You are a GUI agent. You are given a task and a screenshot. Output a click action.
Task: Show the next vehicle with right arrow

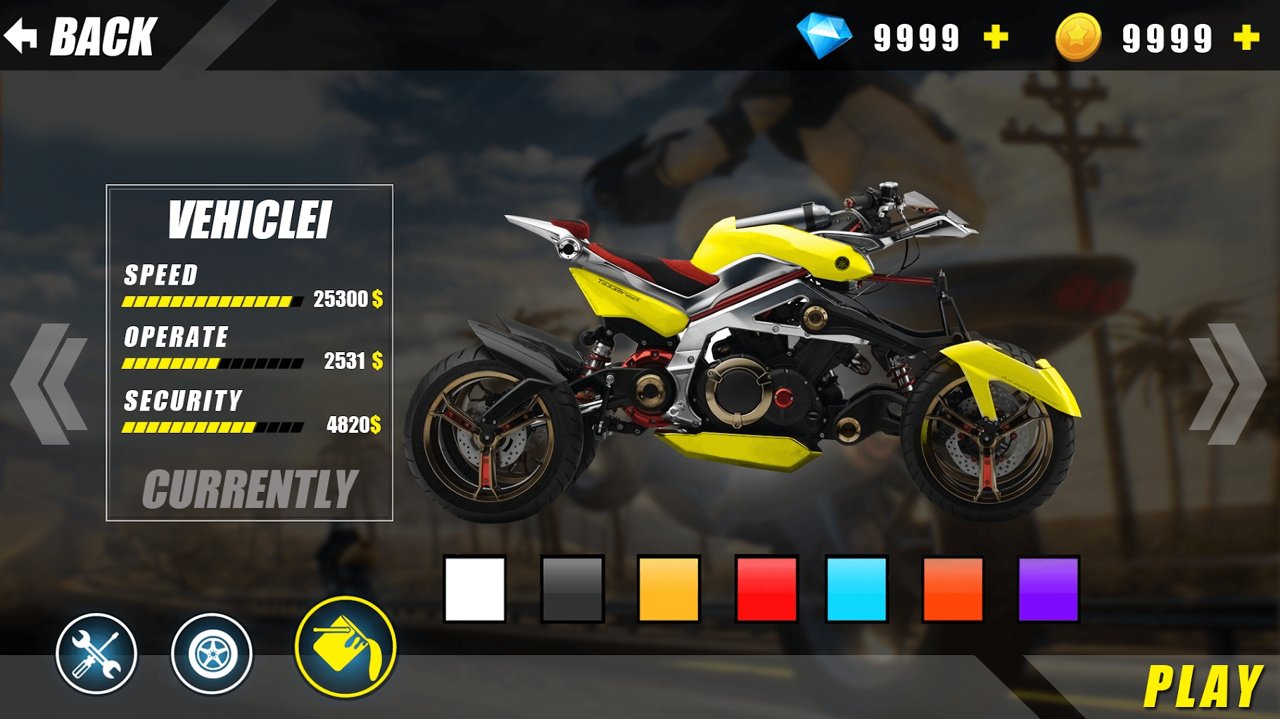[1228, 384]
